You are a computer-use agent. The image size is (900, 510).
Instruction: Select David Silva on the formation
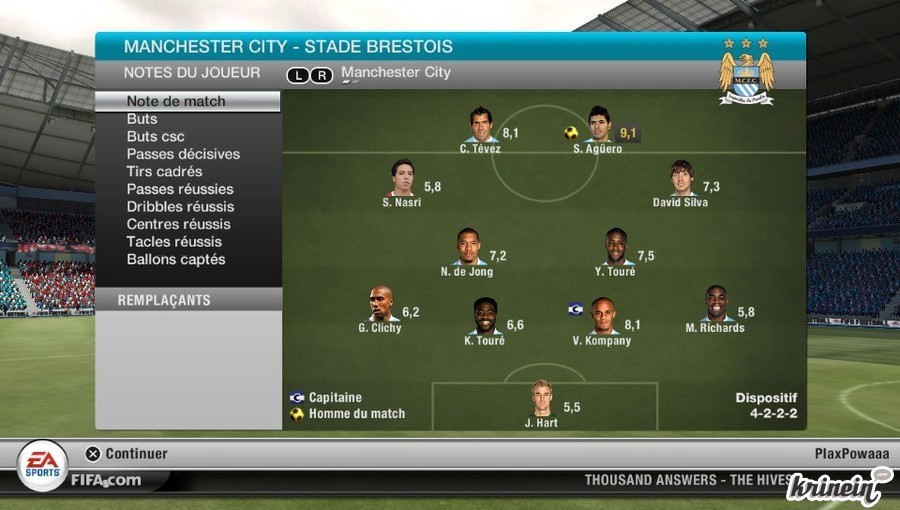[681, 179]
